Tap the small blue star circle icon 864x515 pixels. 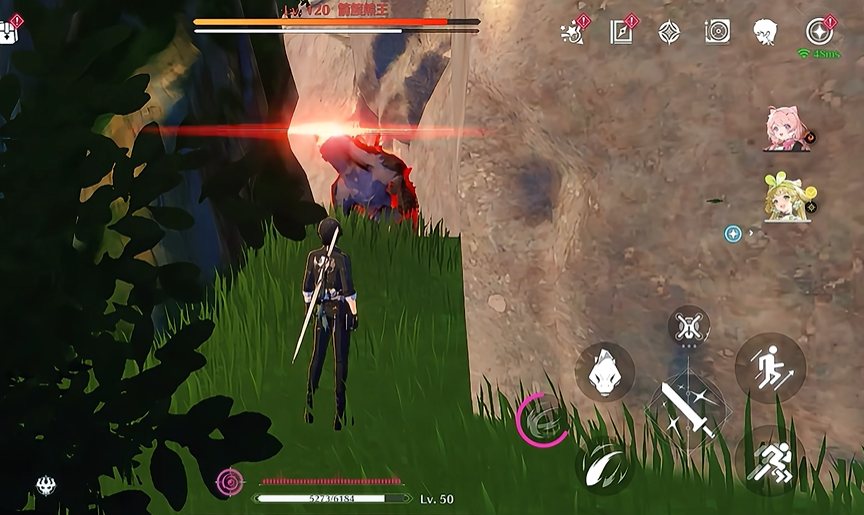click(x=733, y=233)
